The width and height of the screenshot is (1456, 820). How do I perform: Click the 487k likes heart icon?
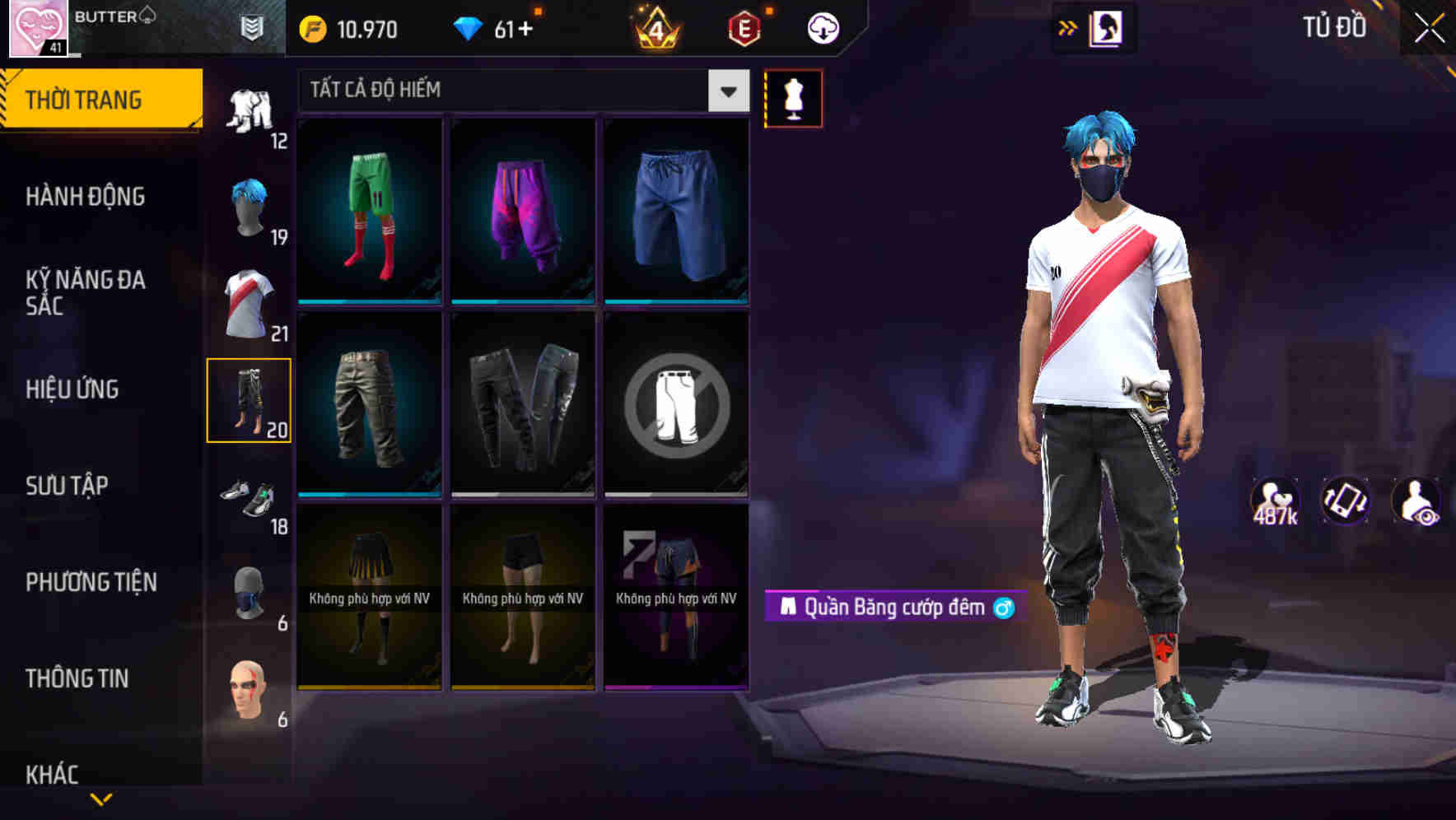[1276, 500]
